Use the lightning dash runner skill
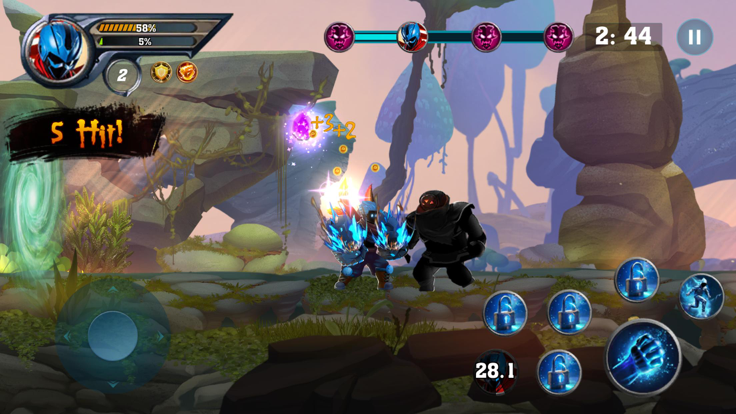The height and width of the screenshot is (414, 736). pos(701,296)
